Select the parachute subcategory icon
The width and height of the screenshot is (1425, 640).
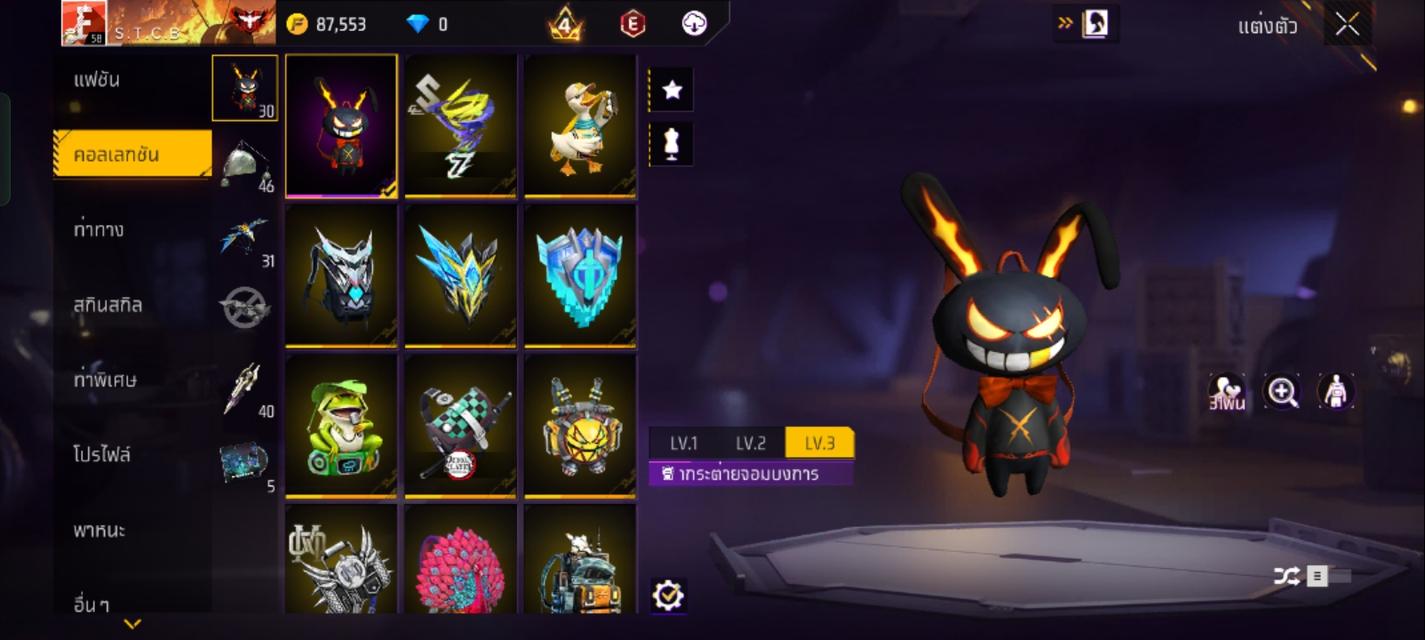click(x=245, y=163)
